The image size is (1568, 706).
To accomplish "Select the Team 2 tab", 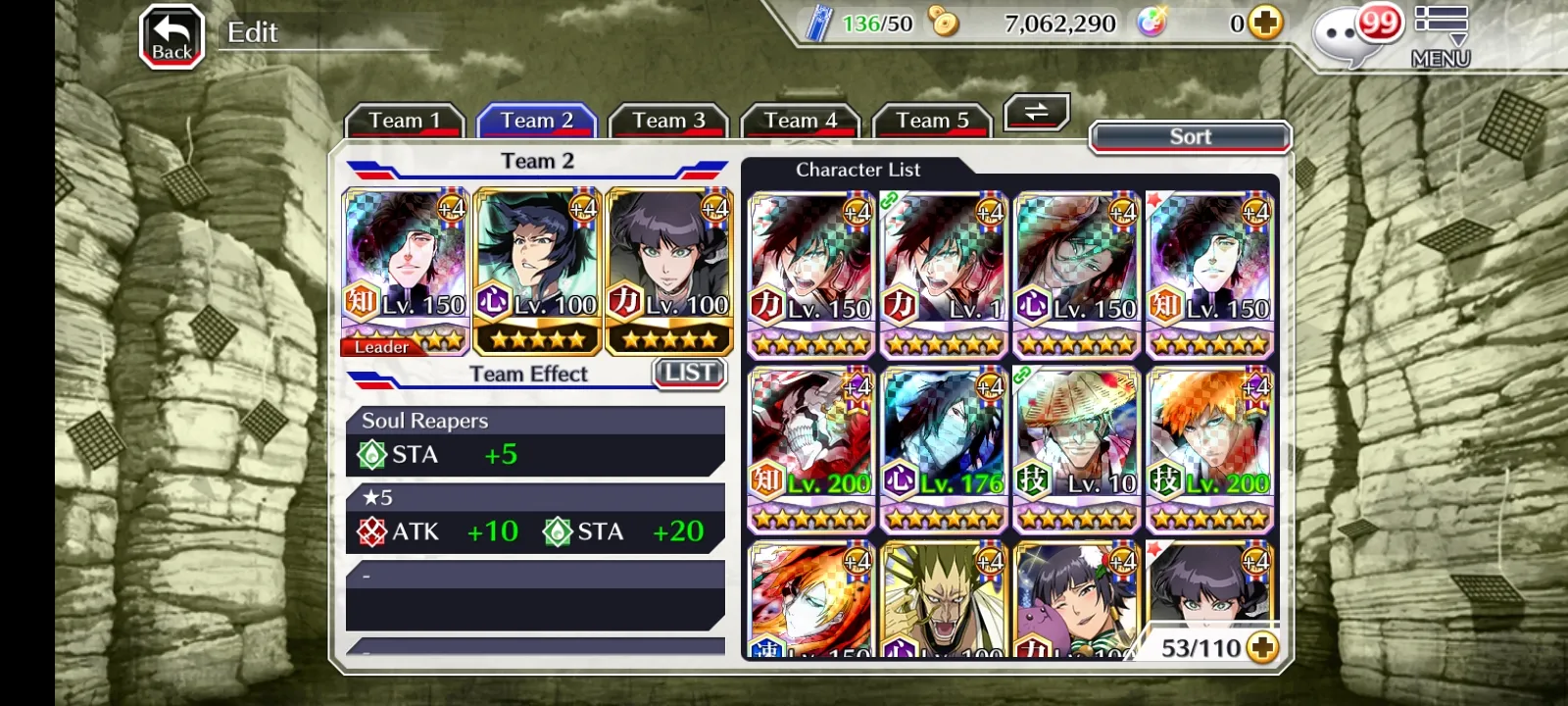I will click(x=536, y=121).
